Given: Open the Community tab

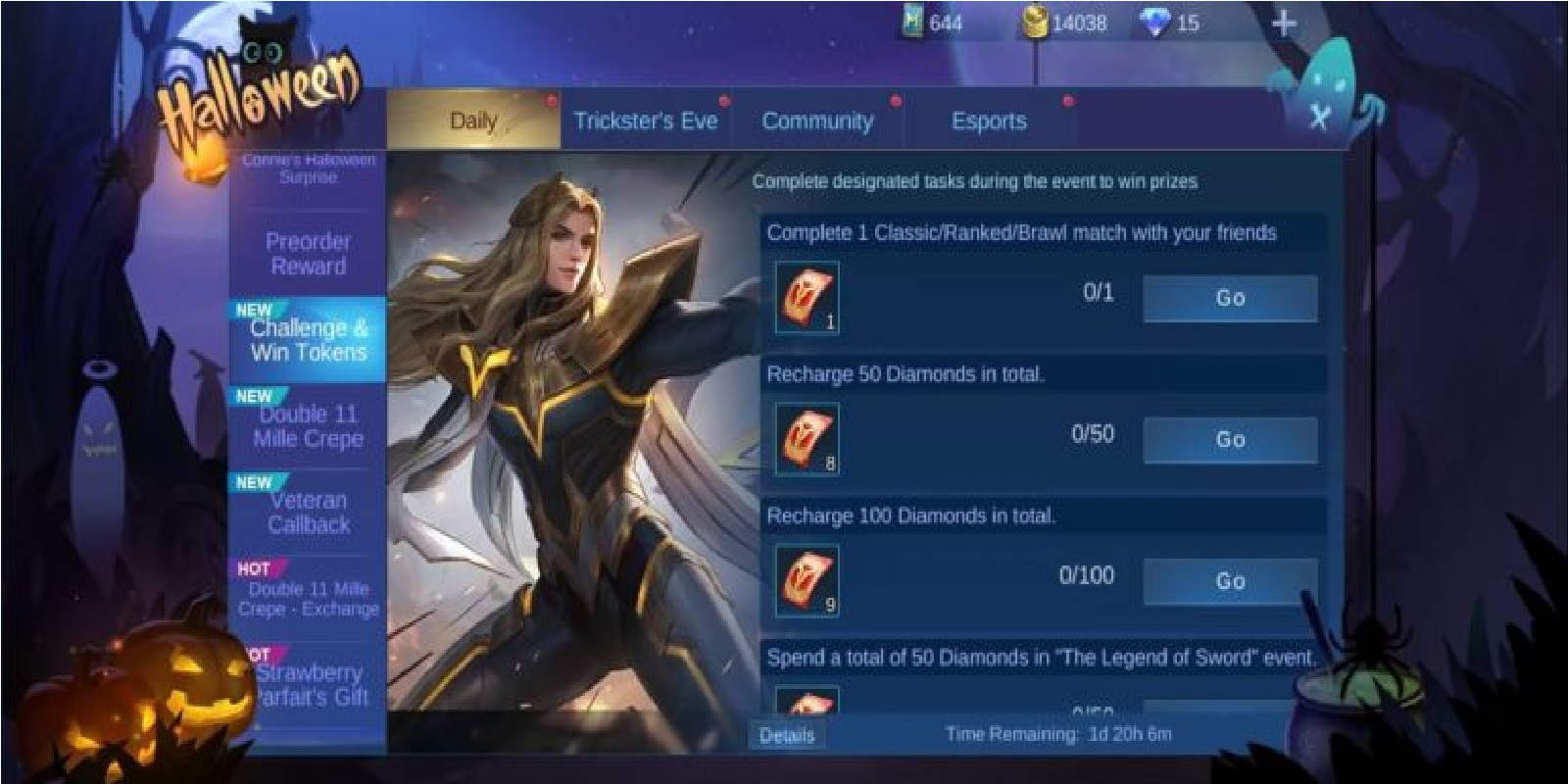Looking at the screenshot, I should [x=818, y=121].
